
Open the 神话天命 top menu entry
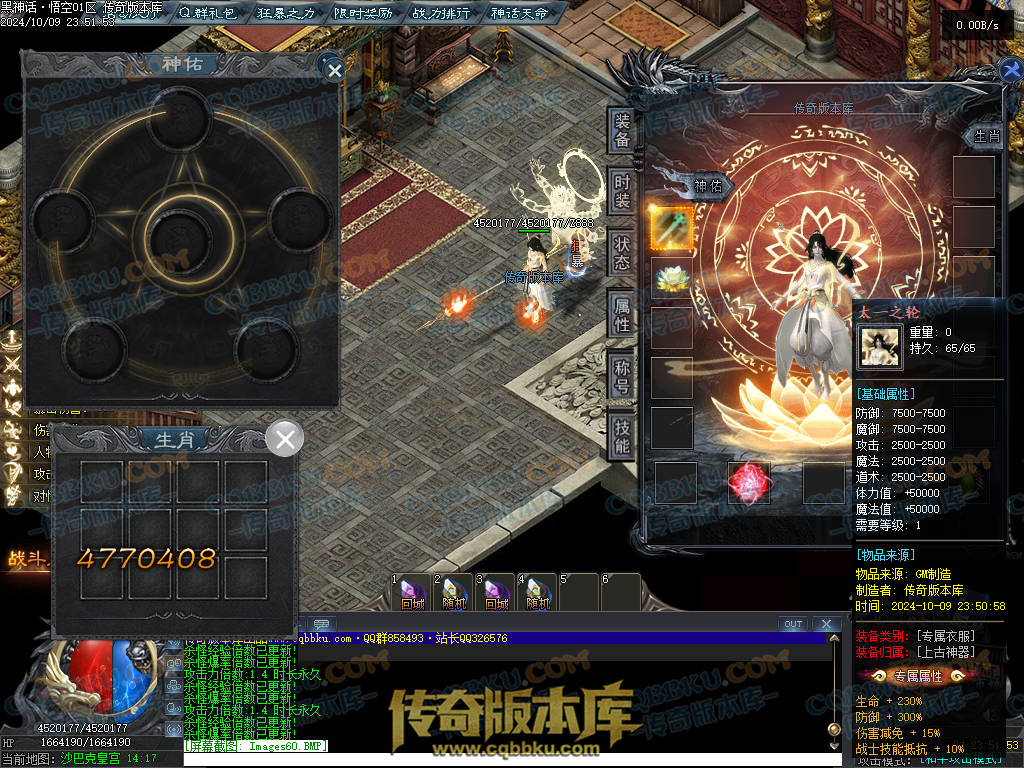(x=520, y=13)
